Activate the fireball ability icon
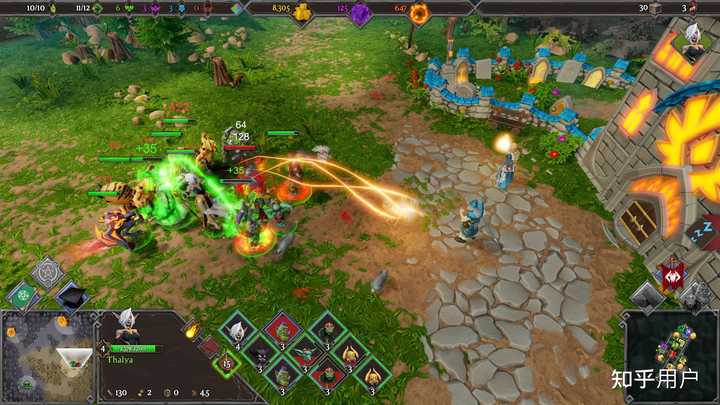Viewport: 720px width, 405px height. point(190,329)
